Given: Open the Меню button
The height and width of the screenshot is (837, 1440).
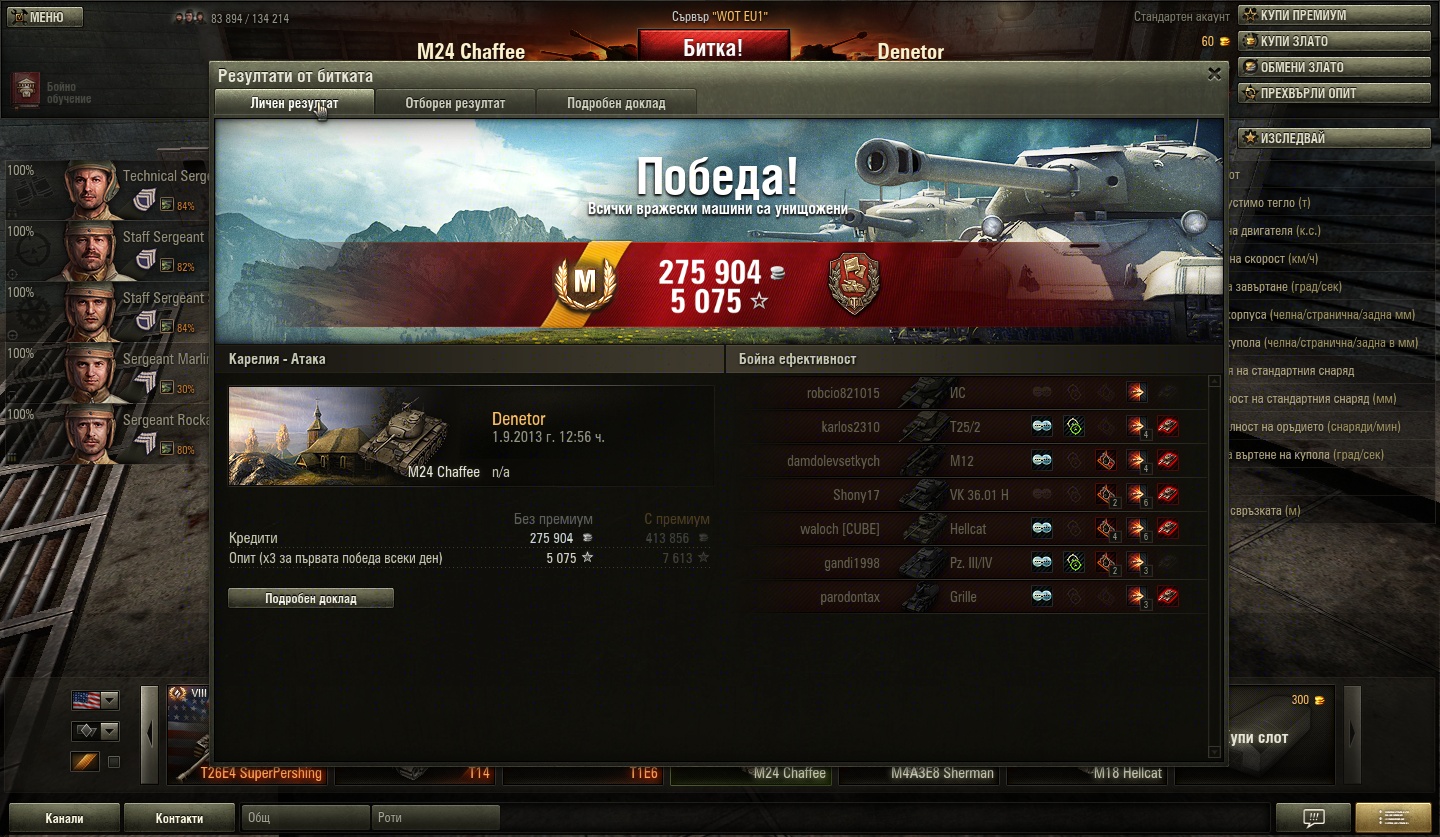Looking at the screenshot, I should pyautogui.click(x=42, y=17).
